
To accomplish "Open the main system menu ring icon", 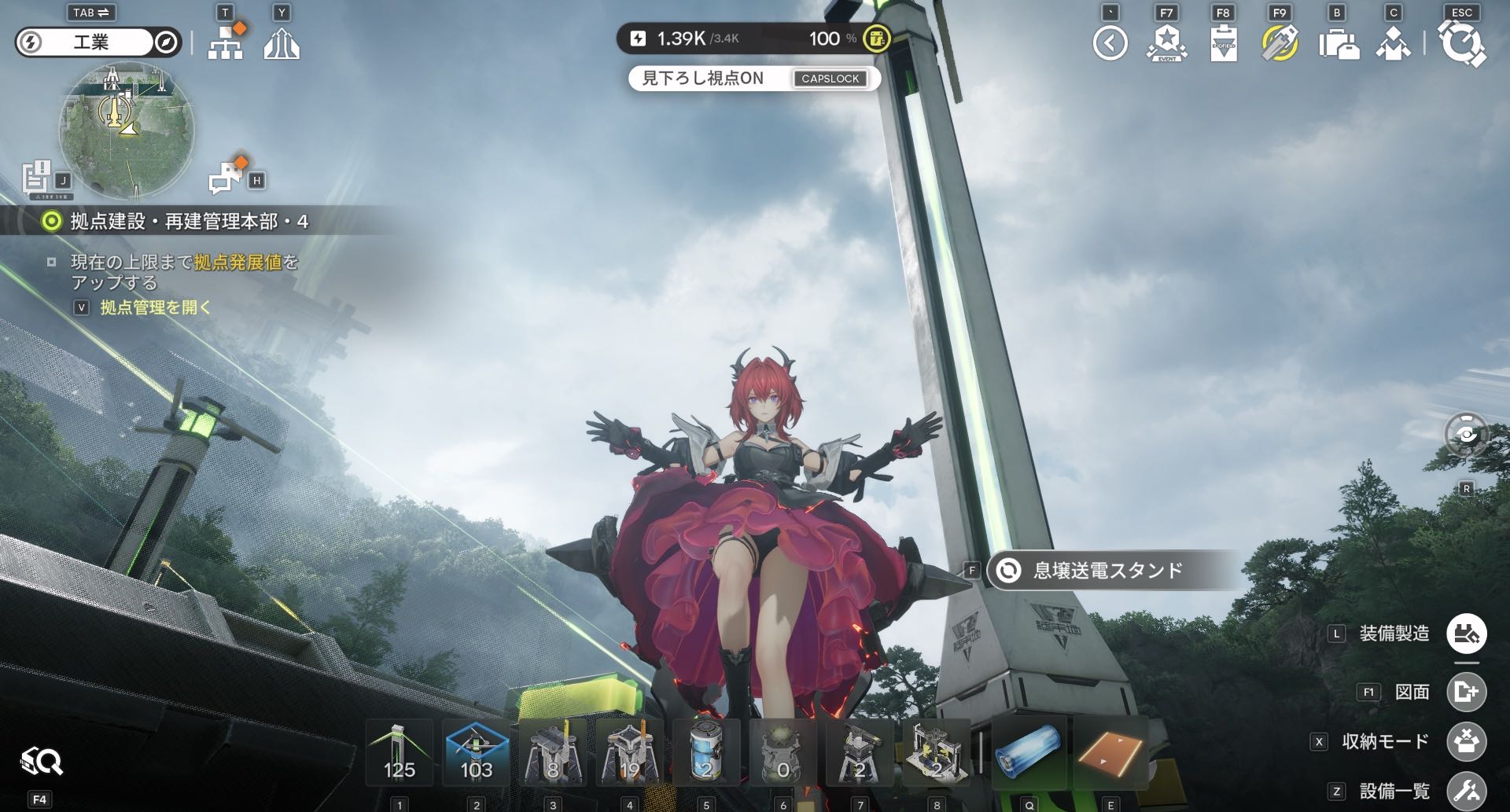I will pos(1461,44).
